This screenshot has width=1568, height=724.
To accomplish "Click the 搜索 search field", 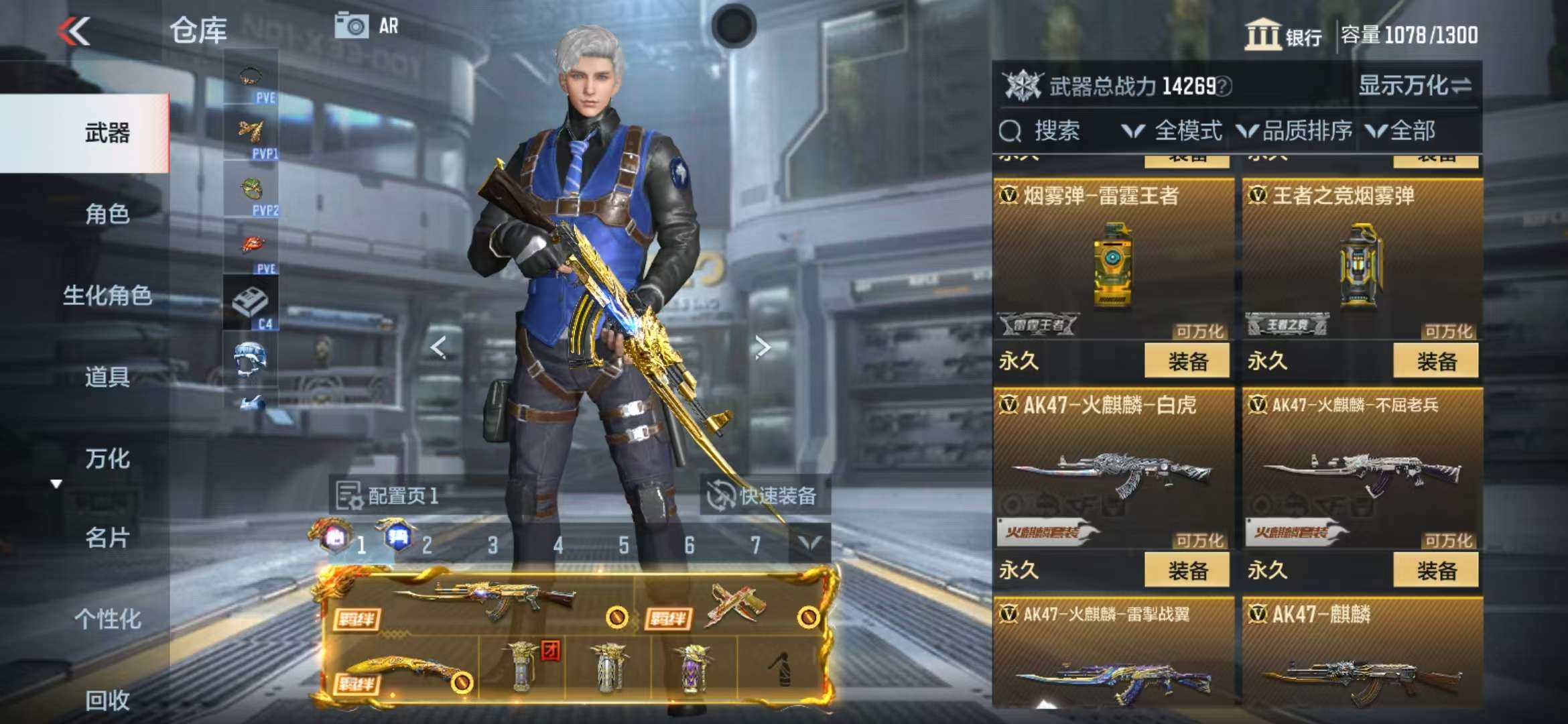I will coord(1055,131).
